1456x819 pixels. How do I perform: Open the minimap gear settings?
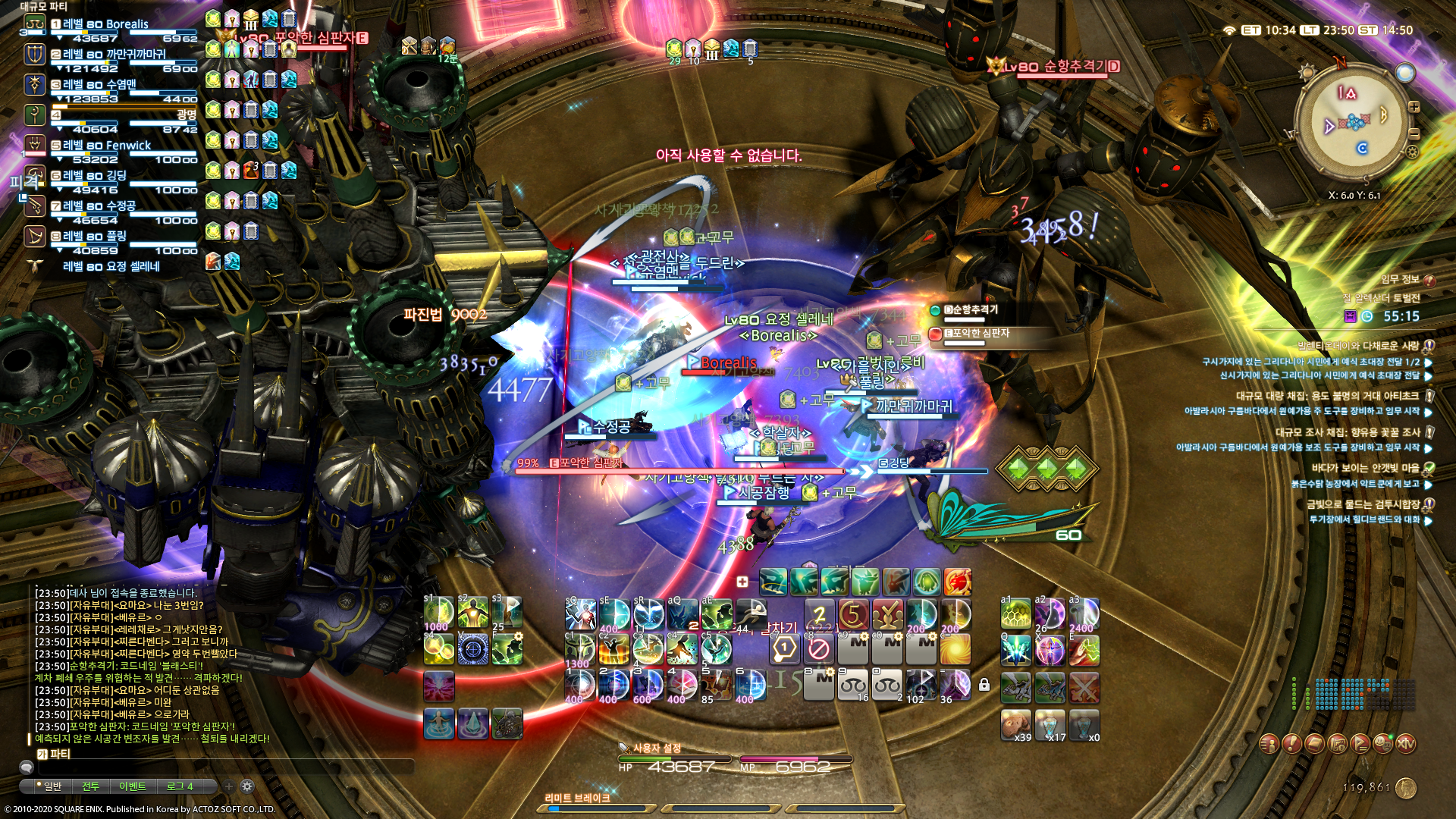pos(1412,152)
